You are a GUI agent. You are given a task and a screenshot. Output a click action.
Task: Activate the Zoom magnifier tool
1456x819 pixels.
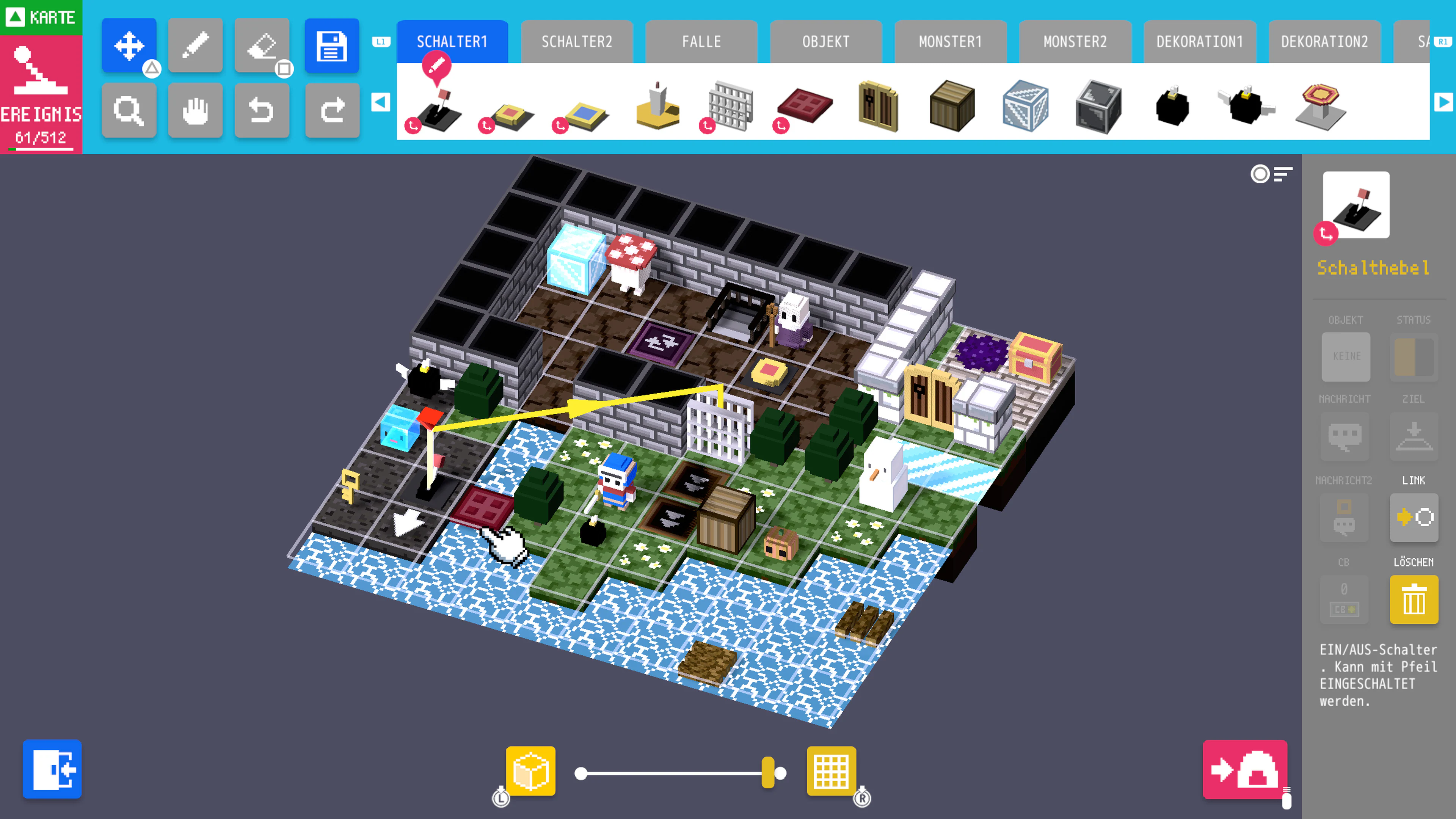click(x=129, y=111)
